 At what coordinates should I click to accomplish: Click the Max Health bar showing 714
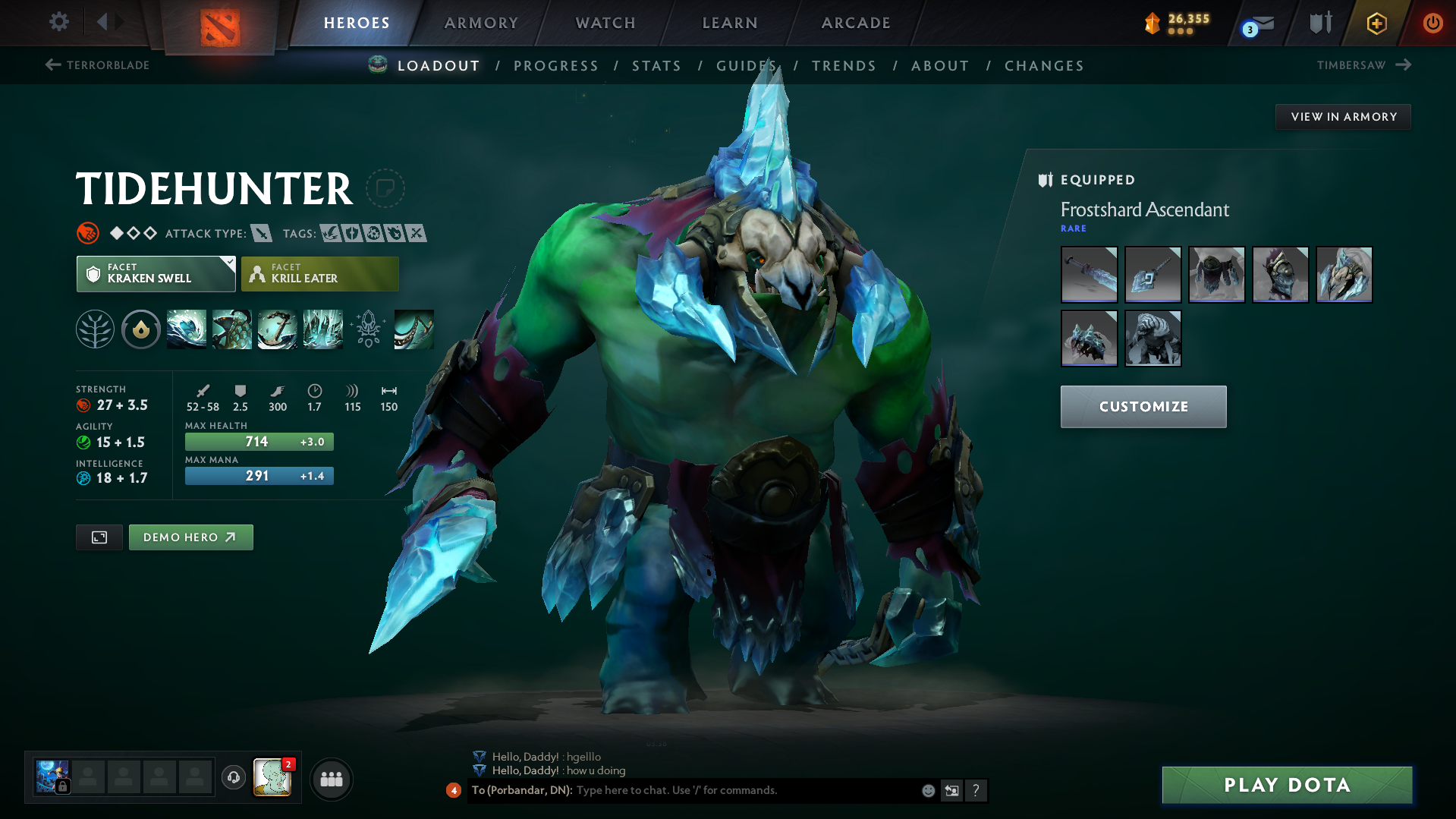[259, 441]
